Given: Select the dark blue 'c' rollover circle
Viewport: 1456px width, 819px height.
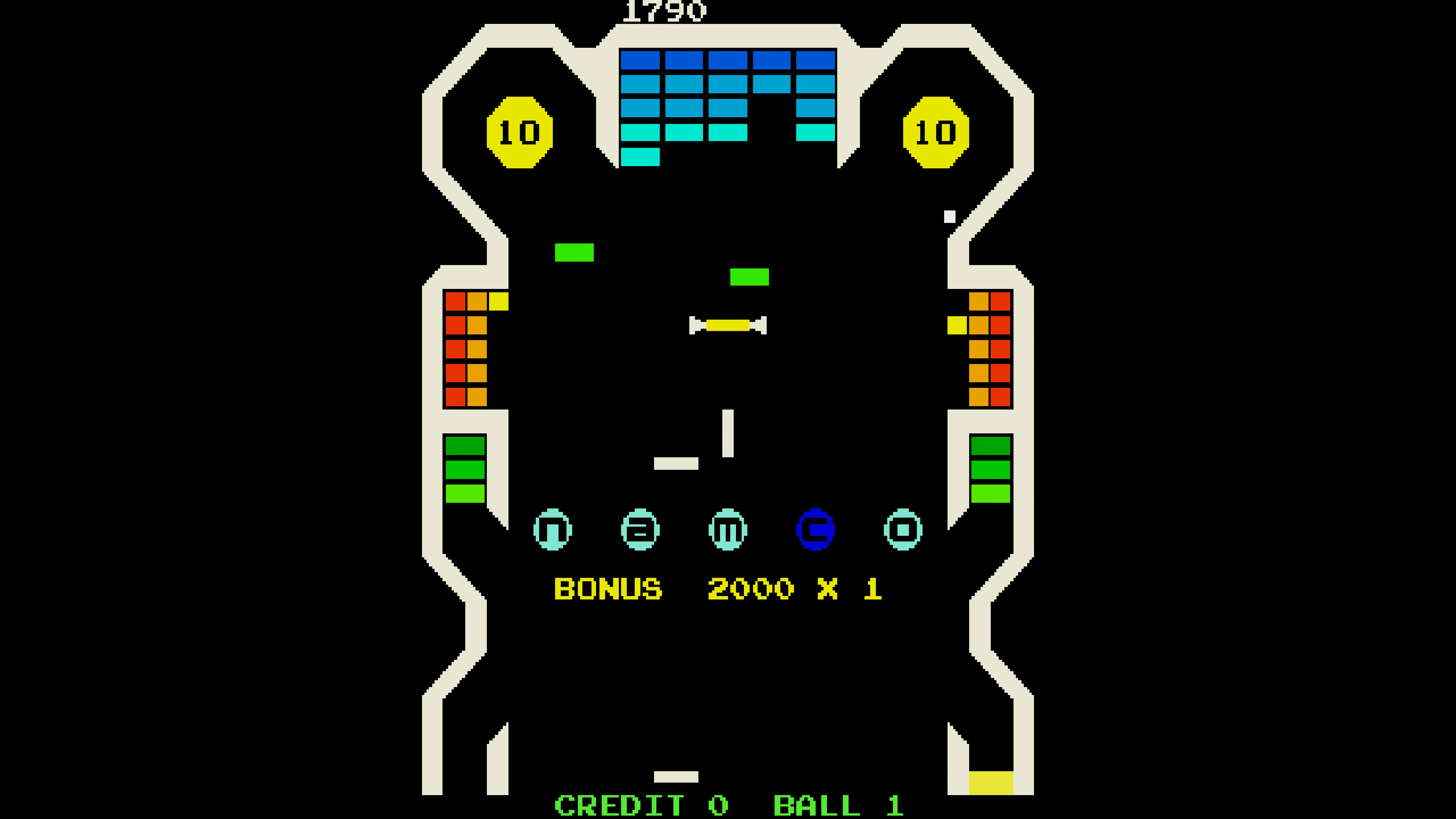Looking at the screenshot, I should 816,530.
